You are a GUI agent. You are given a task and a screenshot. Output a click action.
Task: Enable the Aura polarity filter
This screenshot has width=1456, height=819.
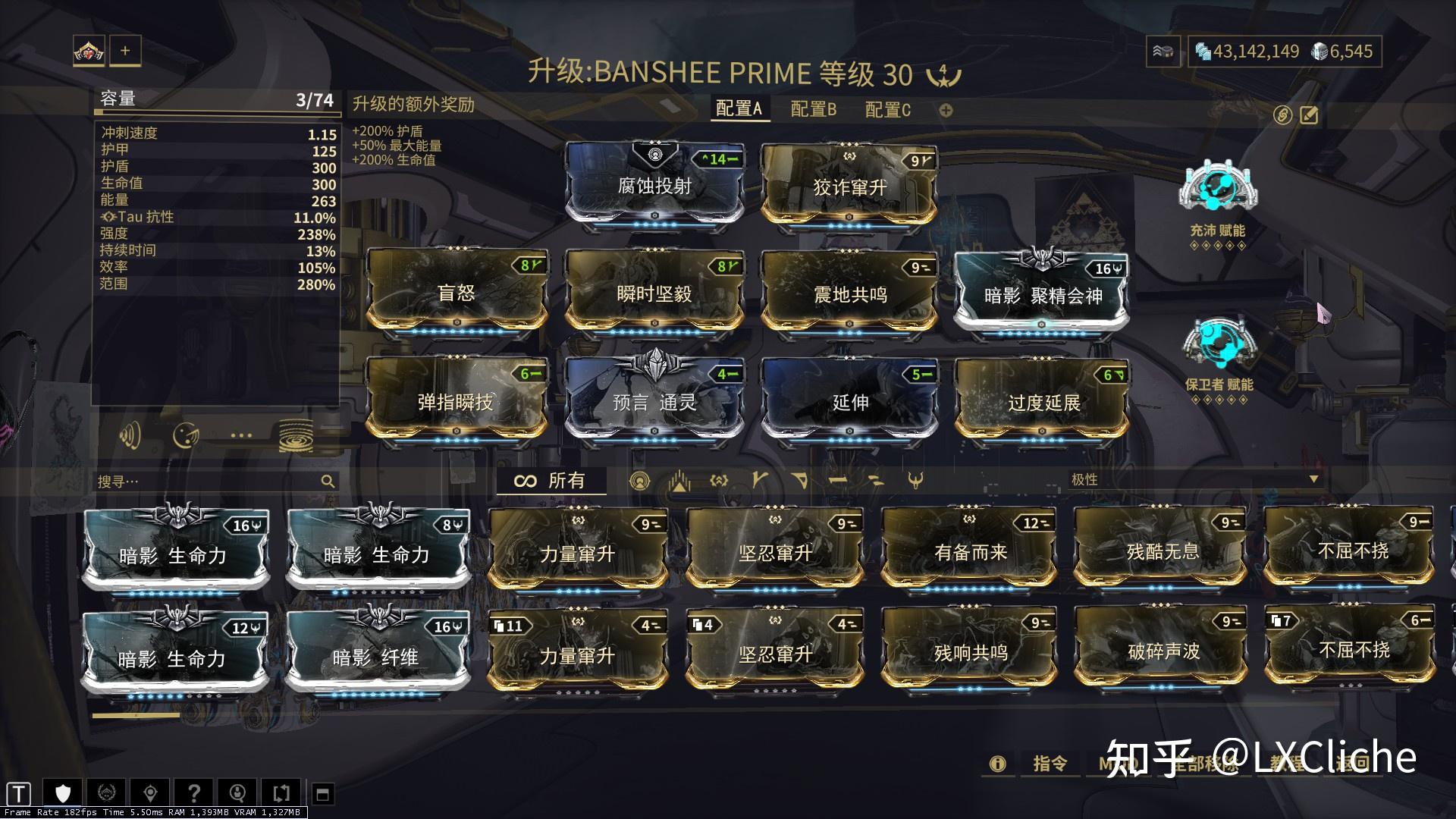pyautogui.click(x=641, y=480)
